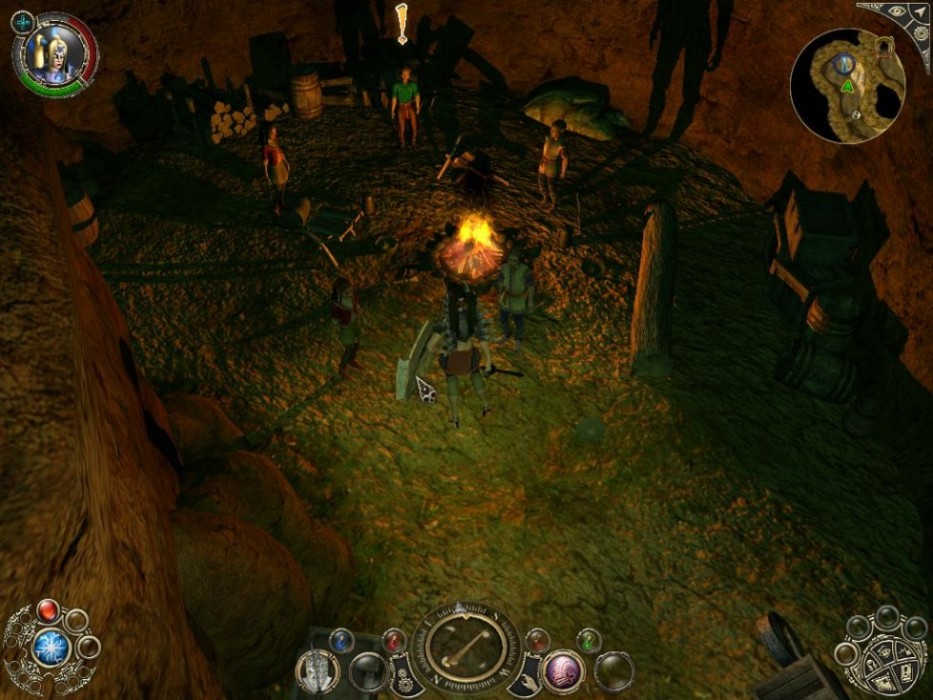Click the red orb above the frost buff

(x=47, y=609)
